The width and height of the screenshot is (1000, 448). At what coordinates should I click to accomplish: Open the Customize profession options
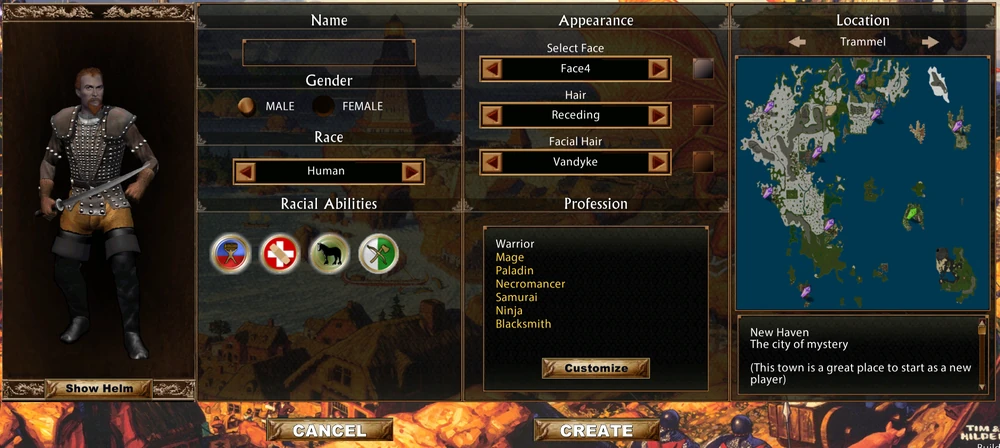pyautogui.click(x=596, y=368)
